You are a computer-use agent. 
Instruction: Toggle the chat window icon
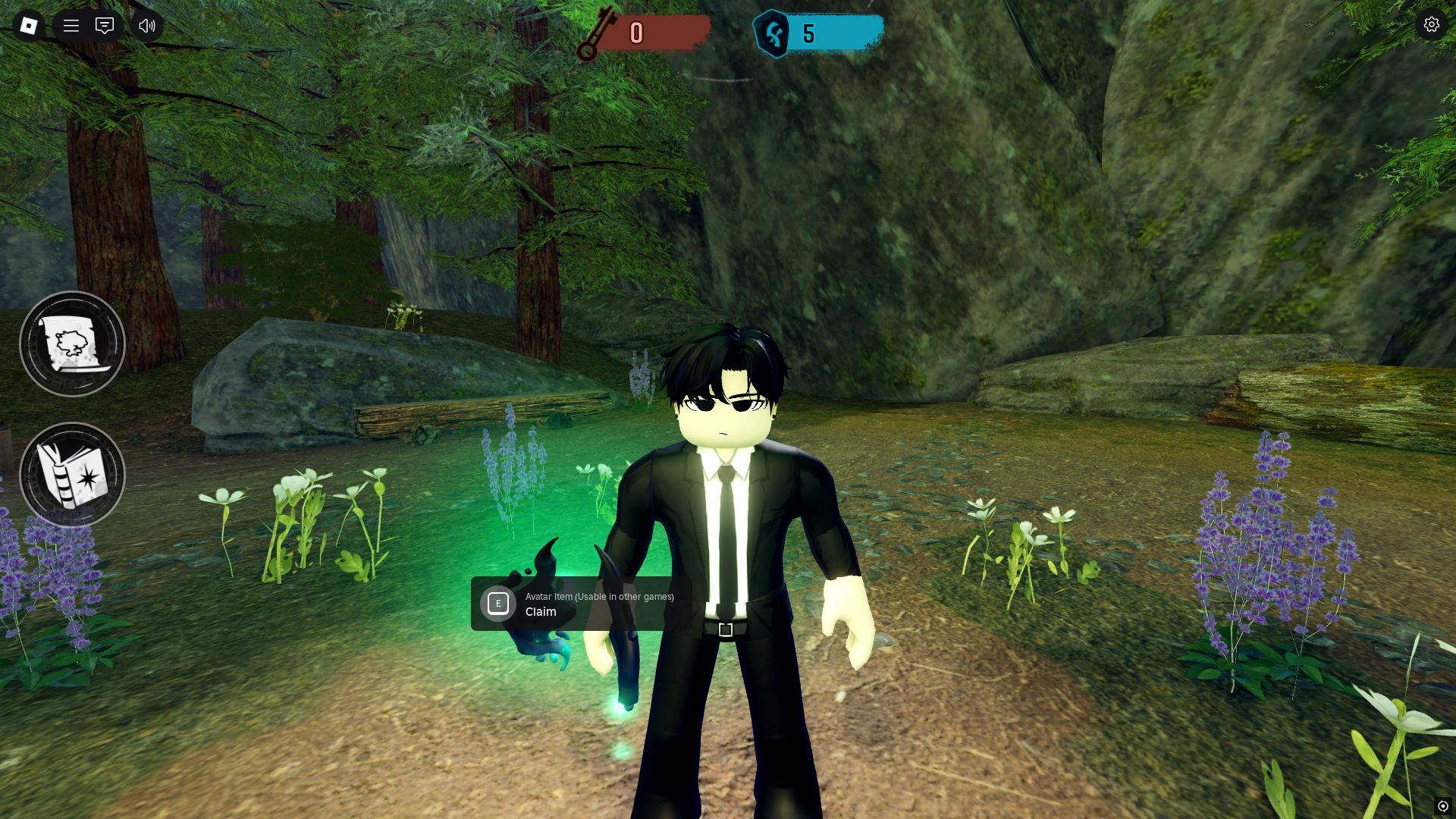tap(105, 26)
